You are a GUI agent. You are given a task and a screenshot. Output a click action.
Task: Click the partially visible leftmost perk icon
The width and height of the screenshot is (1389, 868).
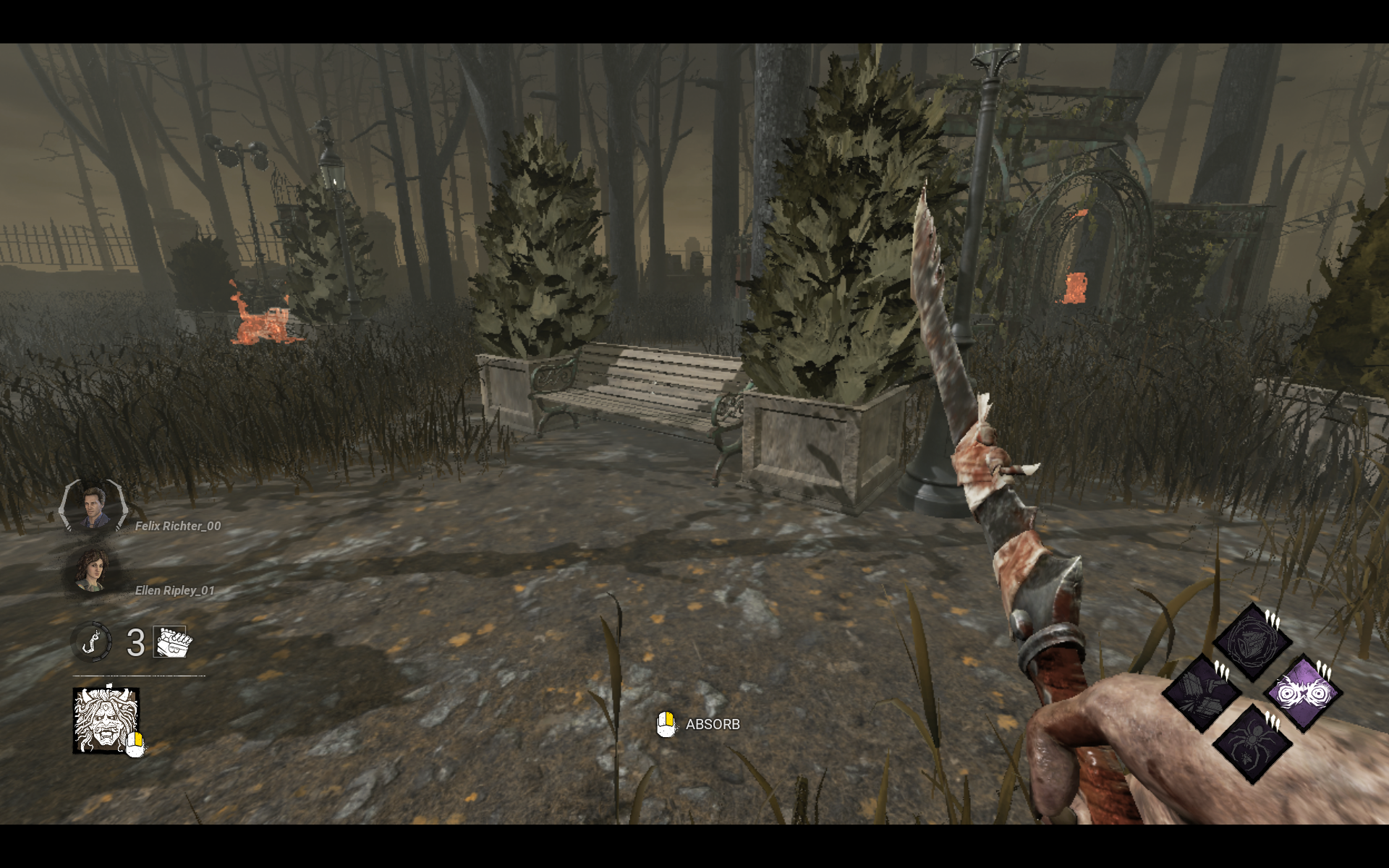pos(1202,693)
